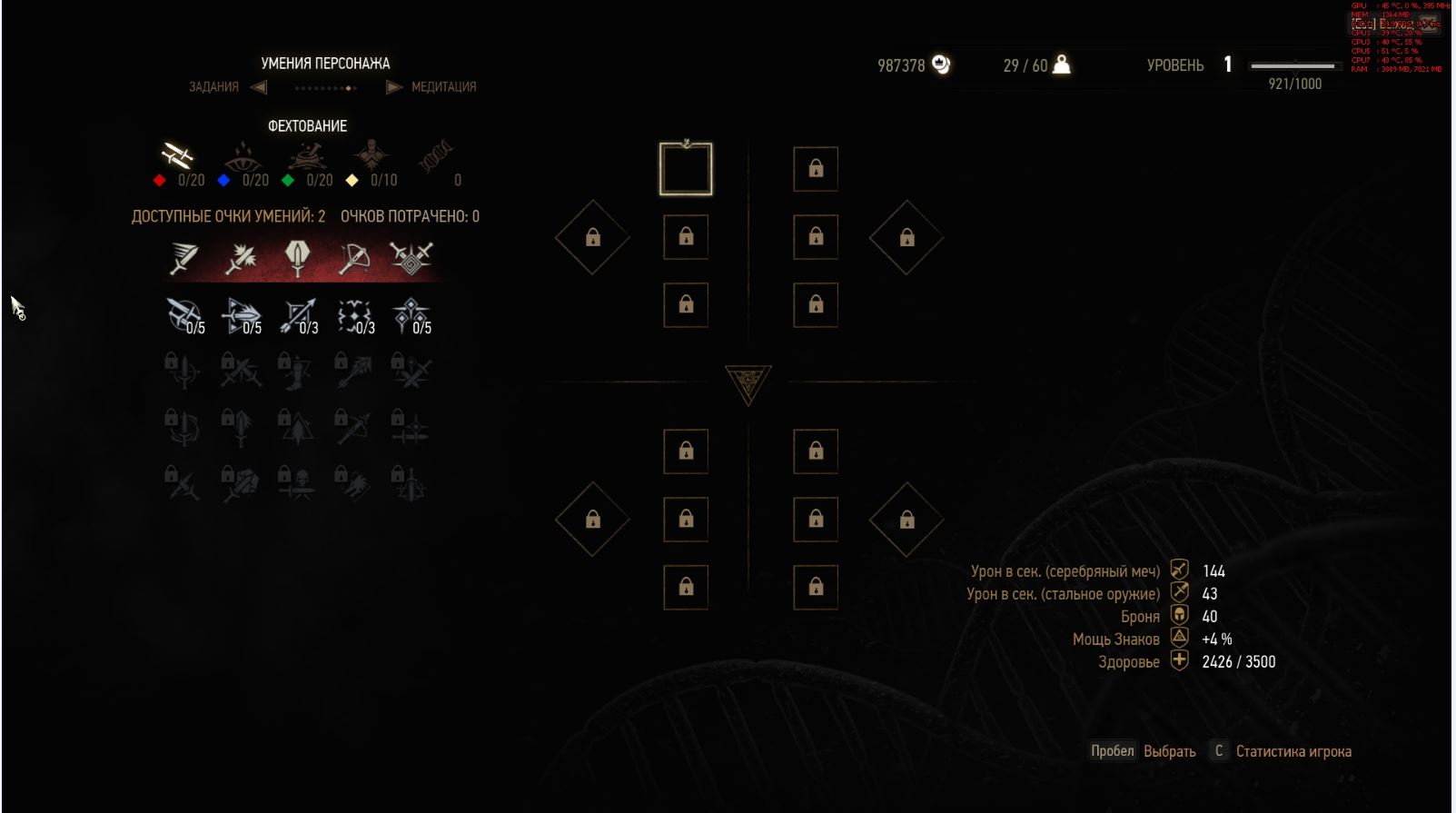Pick the crossed swords with spiral icon
This screenshot has height=813, width=1456.
411,259
